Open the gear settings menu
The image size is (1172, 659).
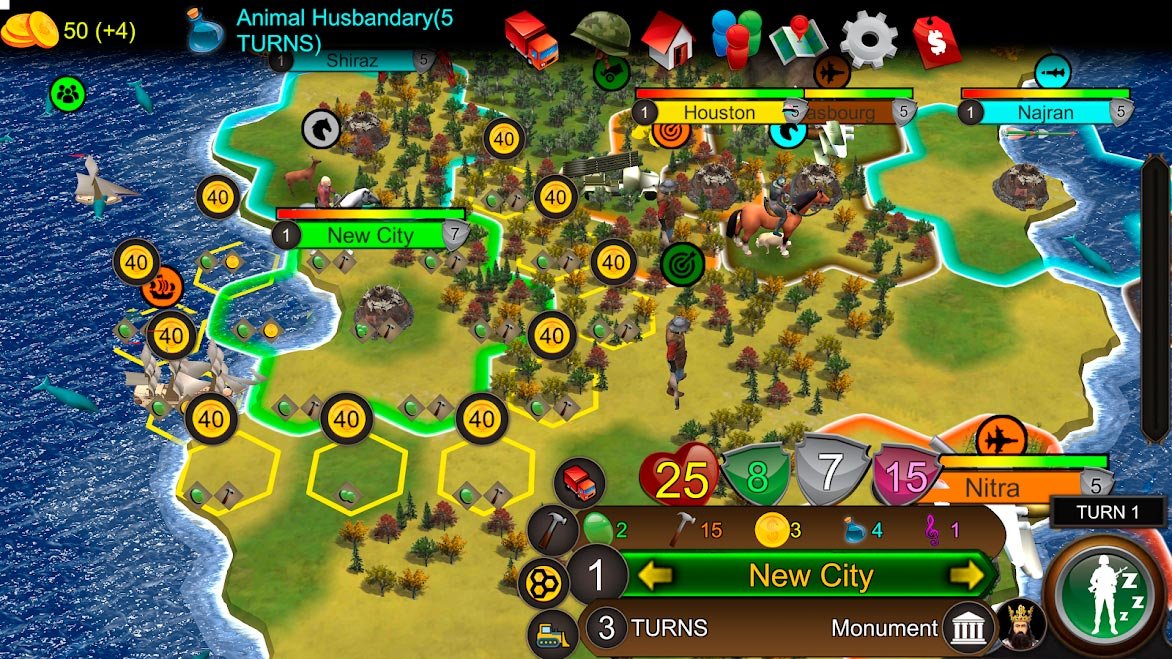[x=868, y=39]
